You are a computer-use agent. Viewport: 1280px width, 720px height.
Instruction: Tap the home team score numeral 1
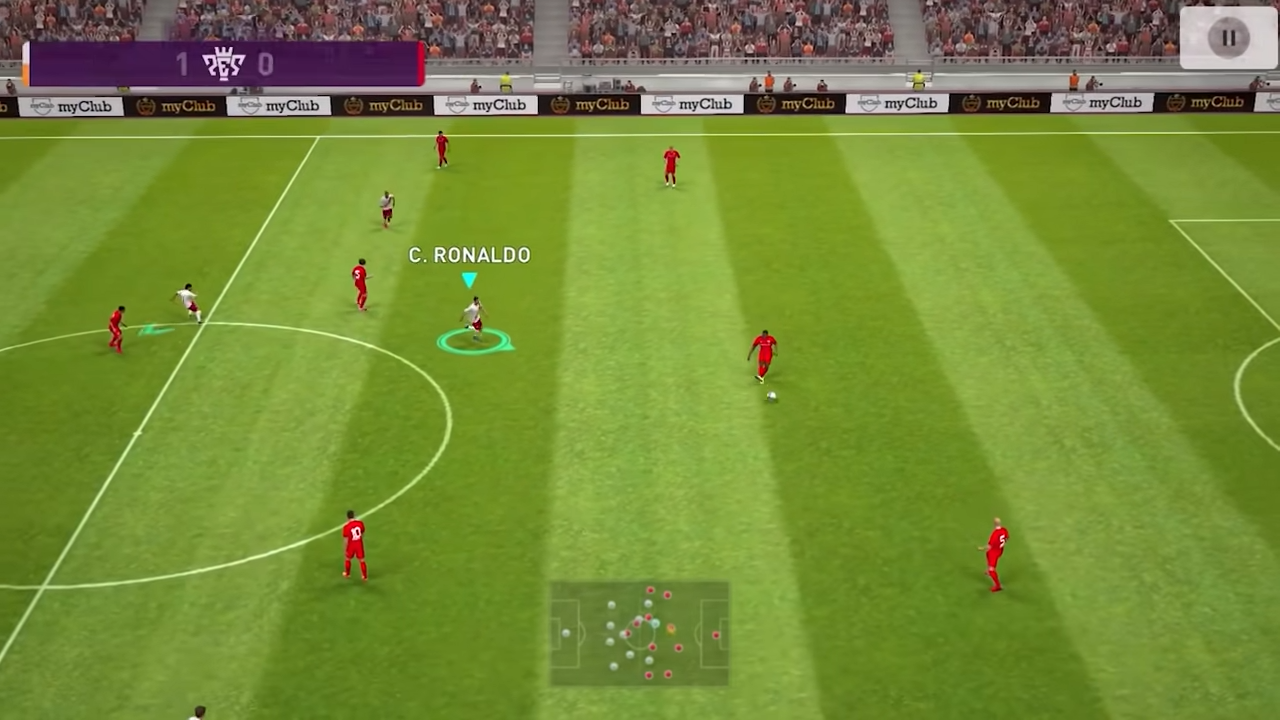182,64
